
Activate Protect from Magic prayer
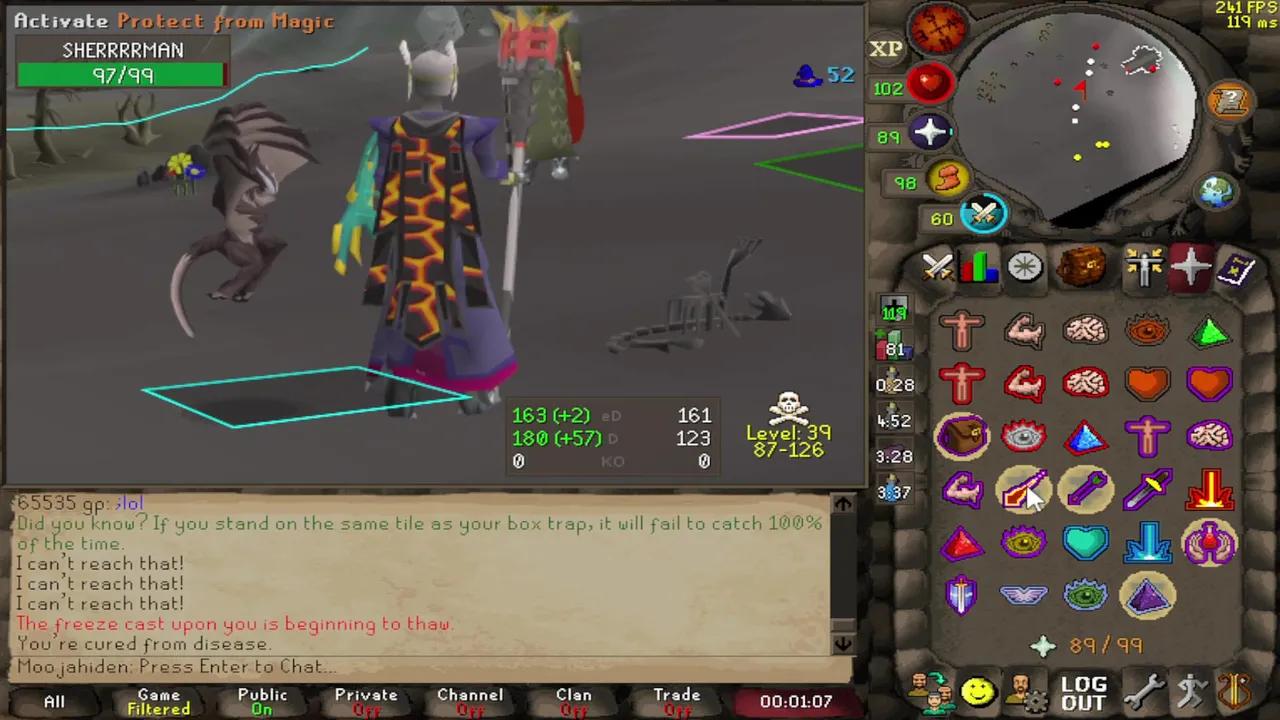(x=1024, y=489)
